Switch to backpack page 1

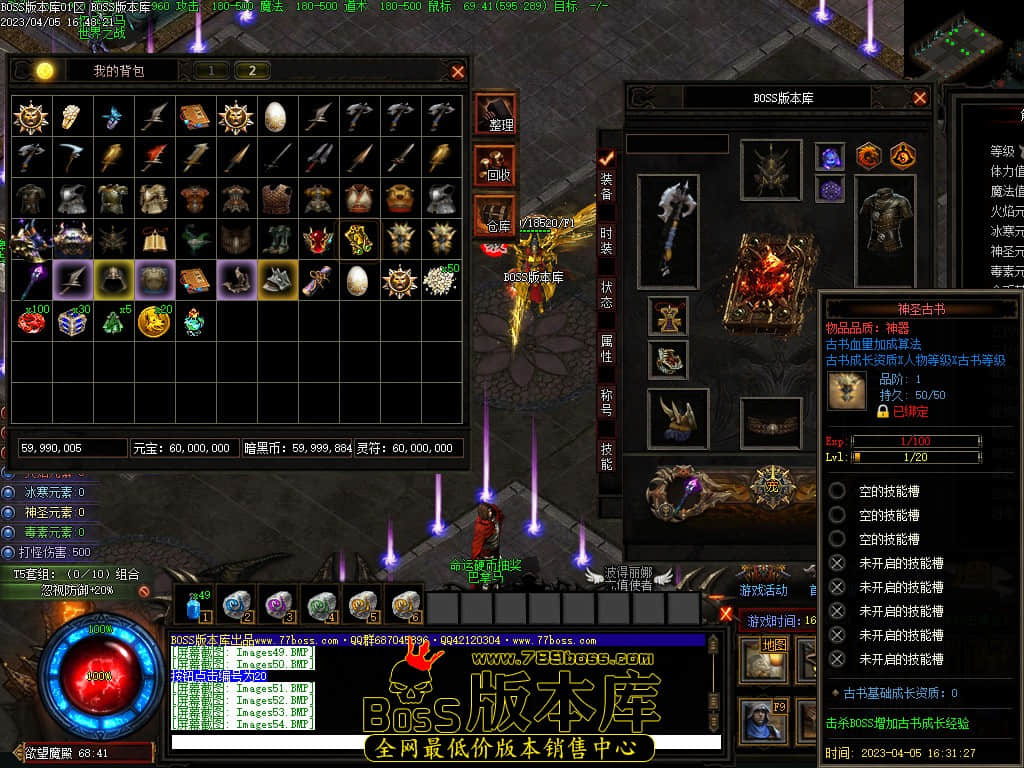pos(211,71)
